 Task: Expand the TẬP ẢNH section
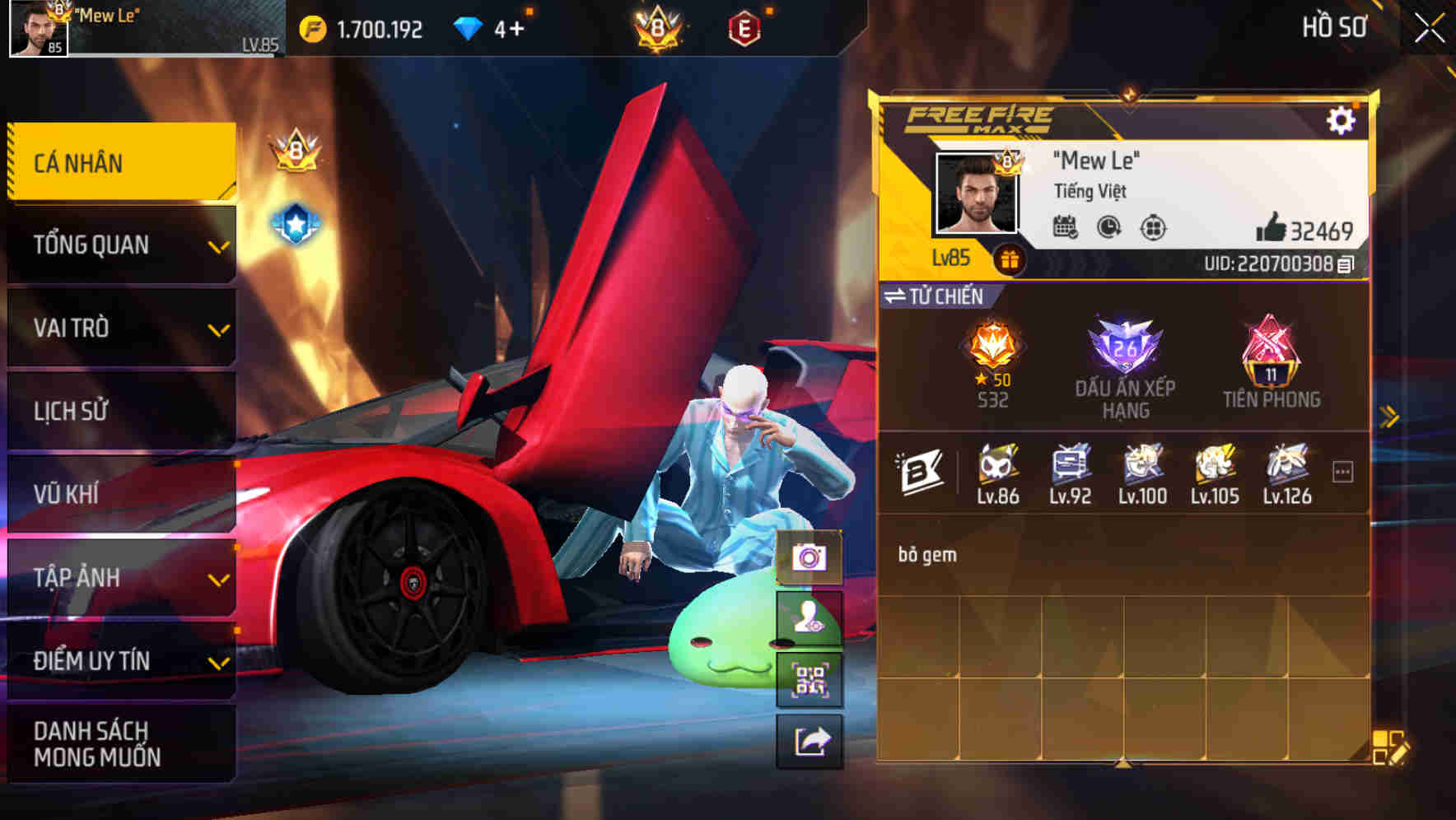coord(119,577)
